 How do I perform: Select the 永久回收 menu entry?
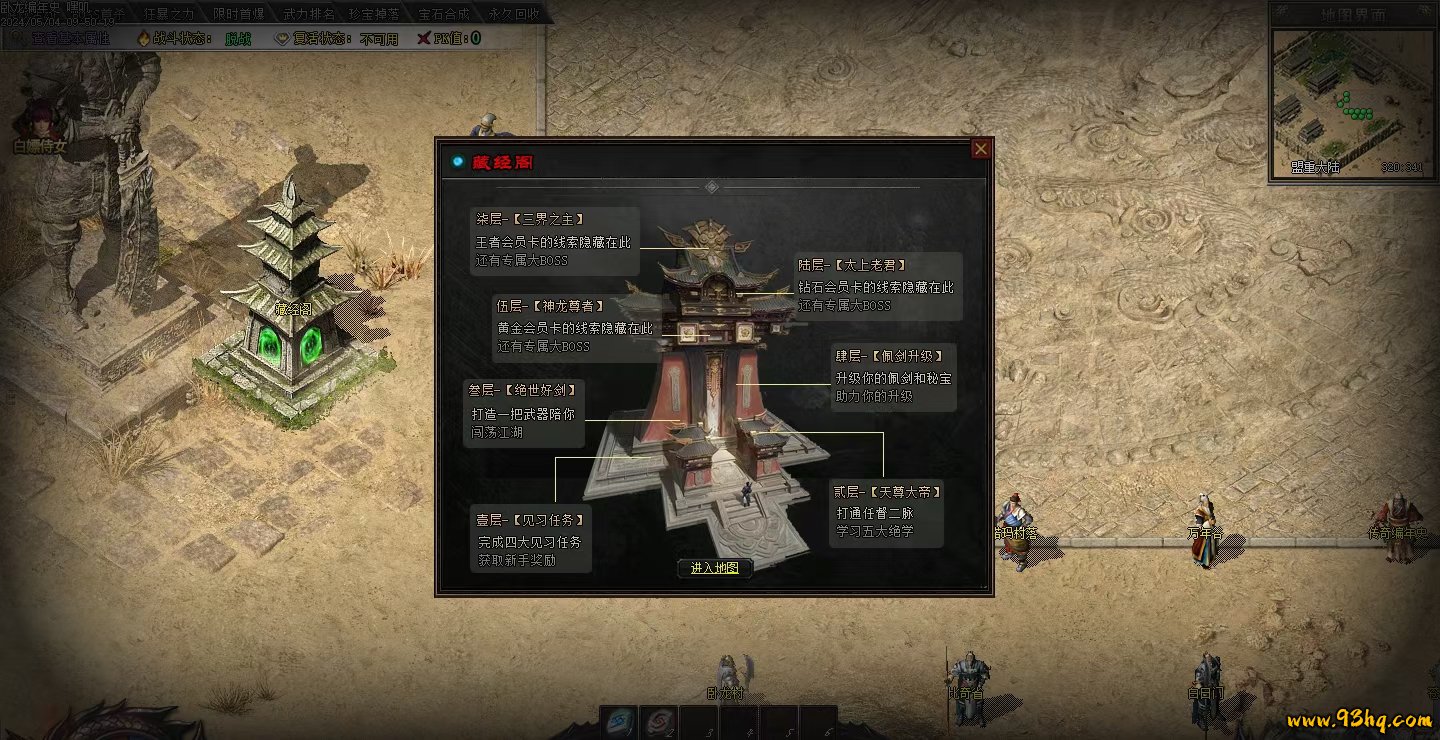514,14
